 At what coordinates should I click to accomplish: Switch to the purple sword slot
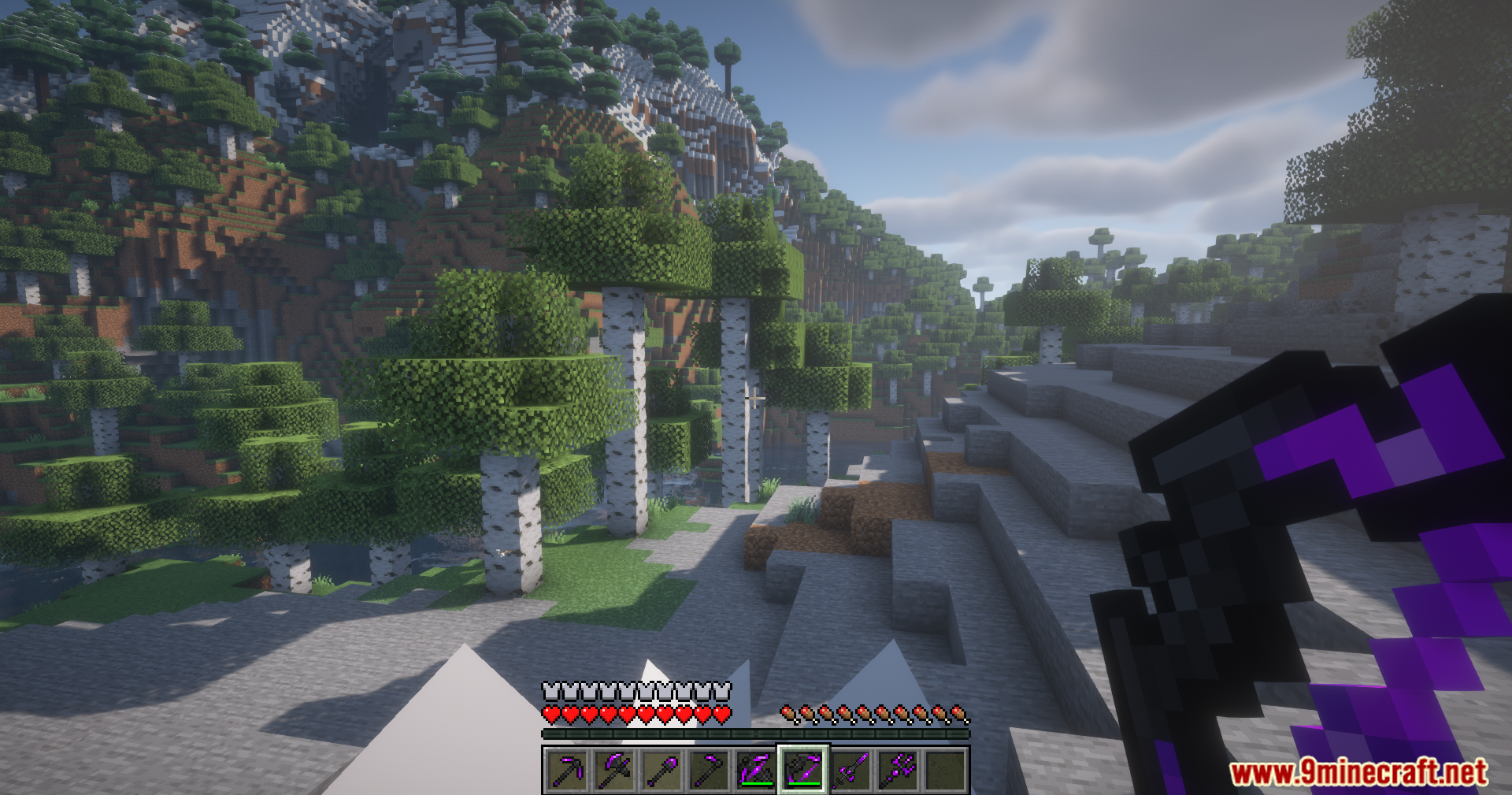(850, 770)
